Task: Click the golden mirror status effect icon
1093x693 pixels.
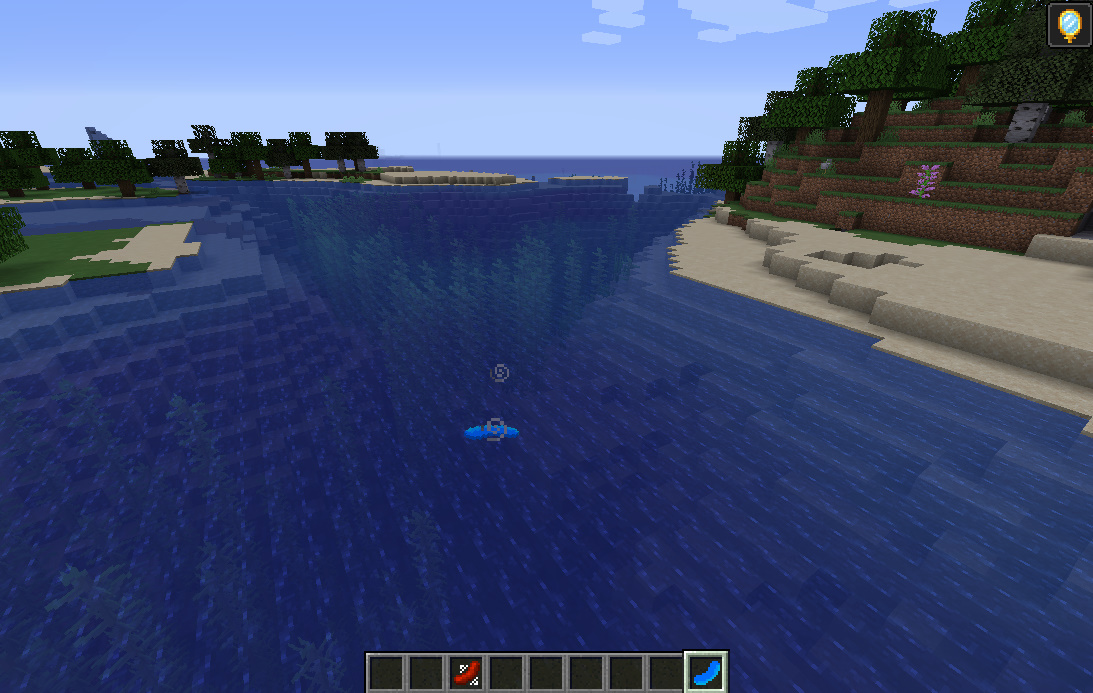Action: point(1069,24)
